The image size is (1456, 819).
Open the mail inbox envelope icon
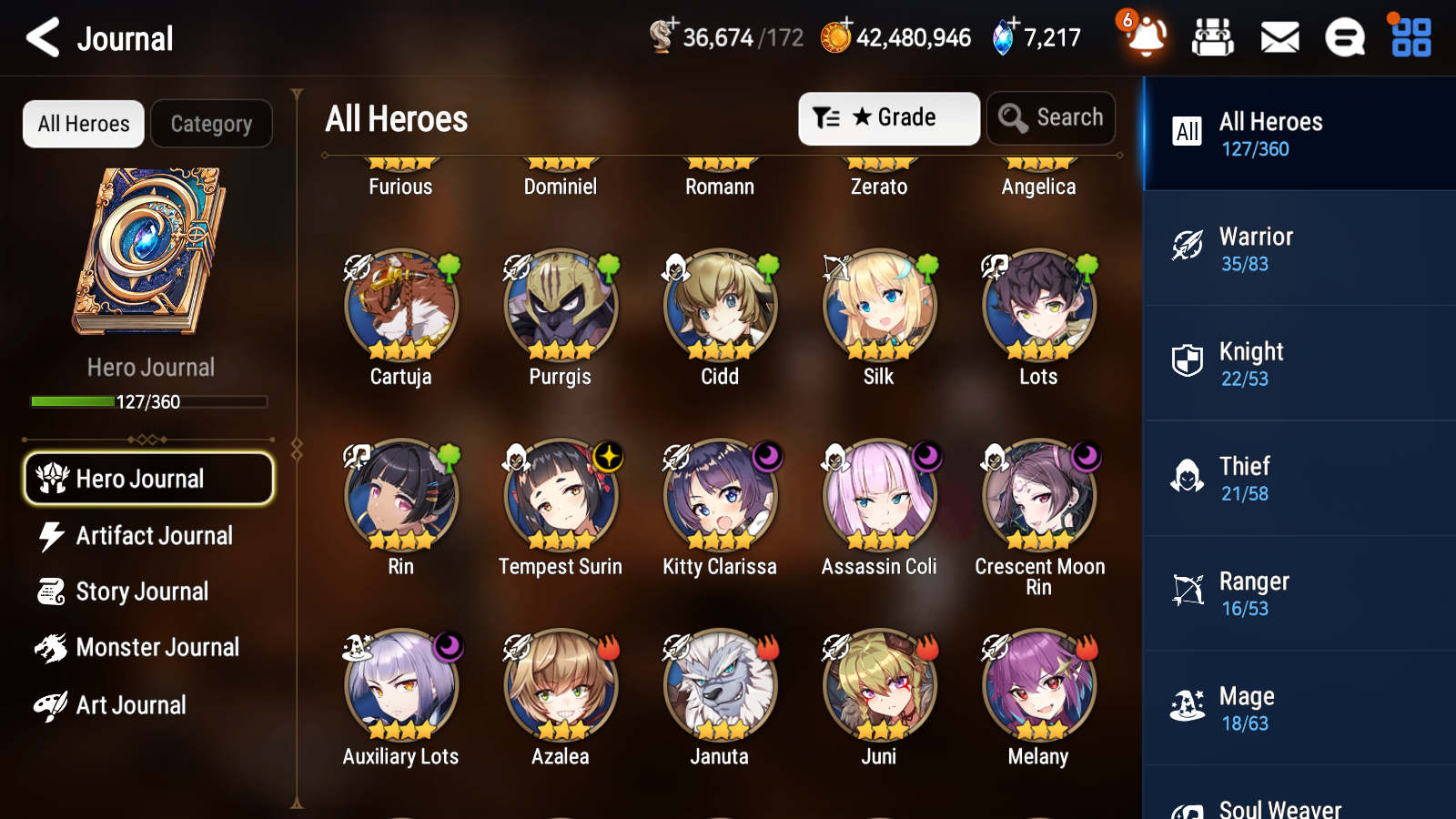[1279, 37]
